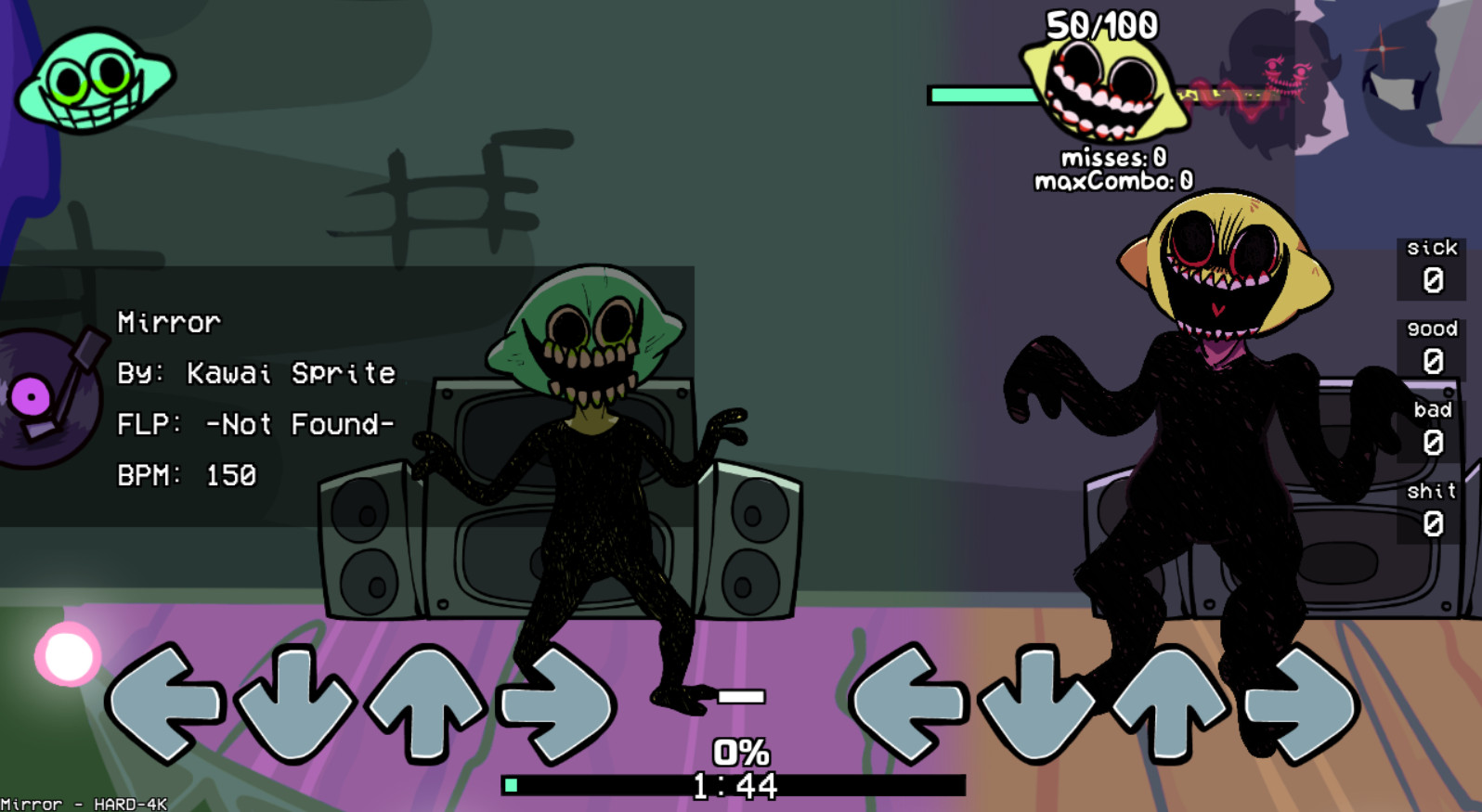Screen dimensions: 1482x812
Task: Click the Mirror song title text
Action: 170,322
